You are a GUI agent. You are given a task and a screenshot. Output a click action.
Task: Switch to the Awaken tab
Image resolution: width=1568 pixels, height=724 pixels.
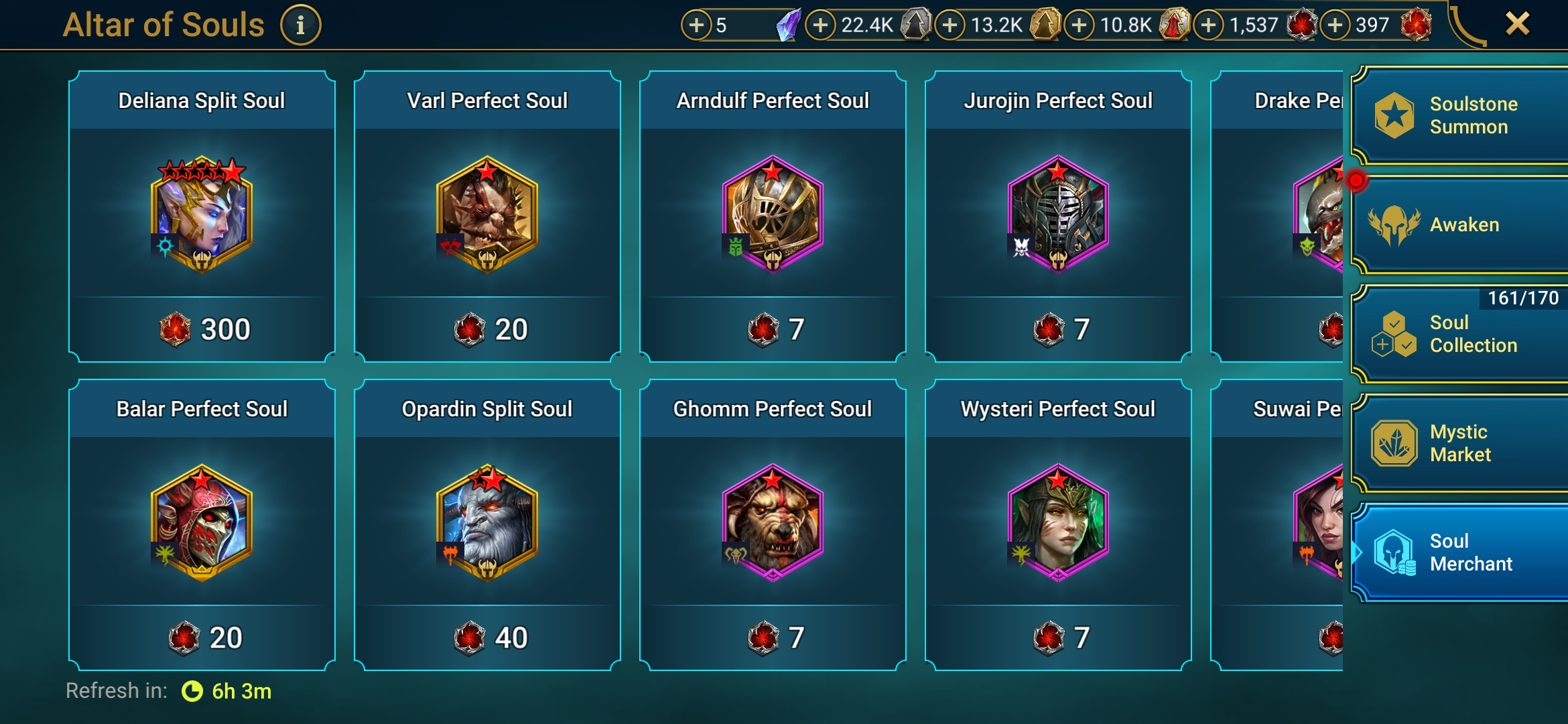(1461, 225)
